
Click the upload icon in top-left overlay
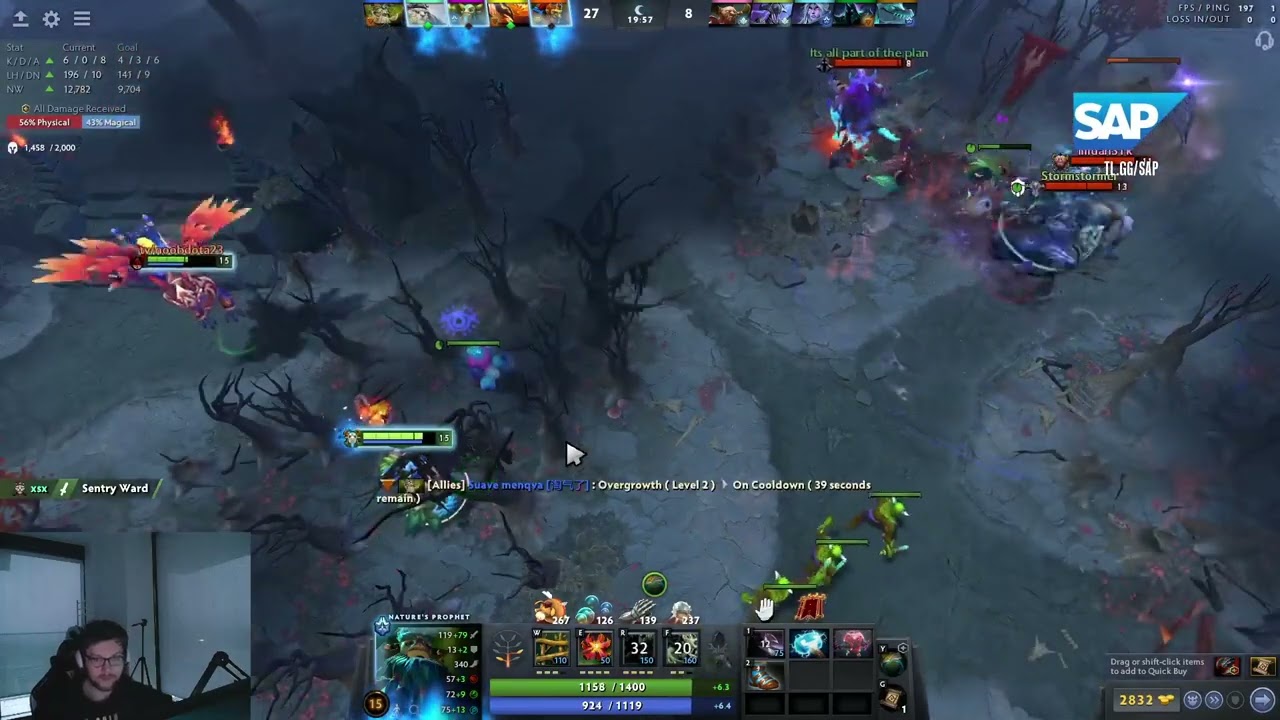tap(21, 18)
